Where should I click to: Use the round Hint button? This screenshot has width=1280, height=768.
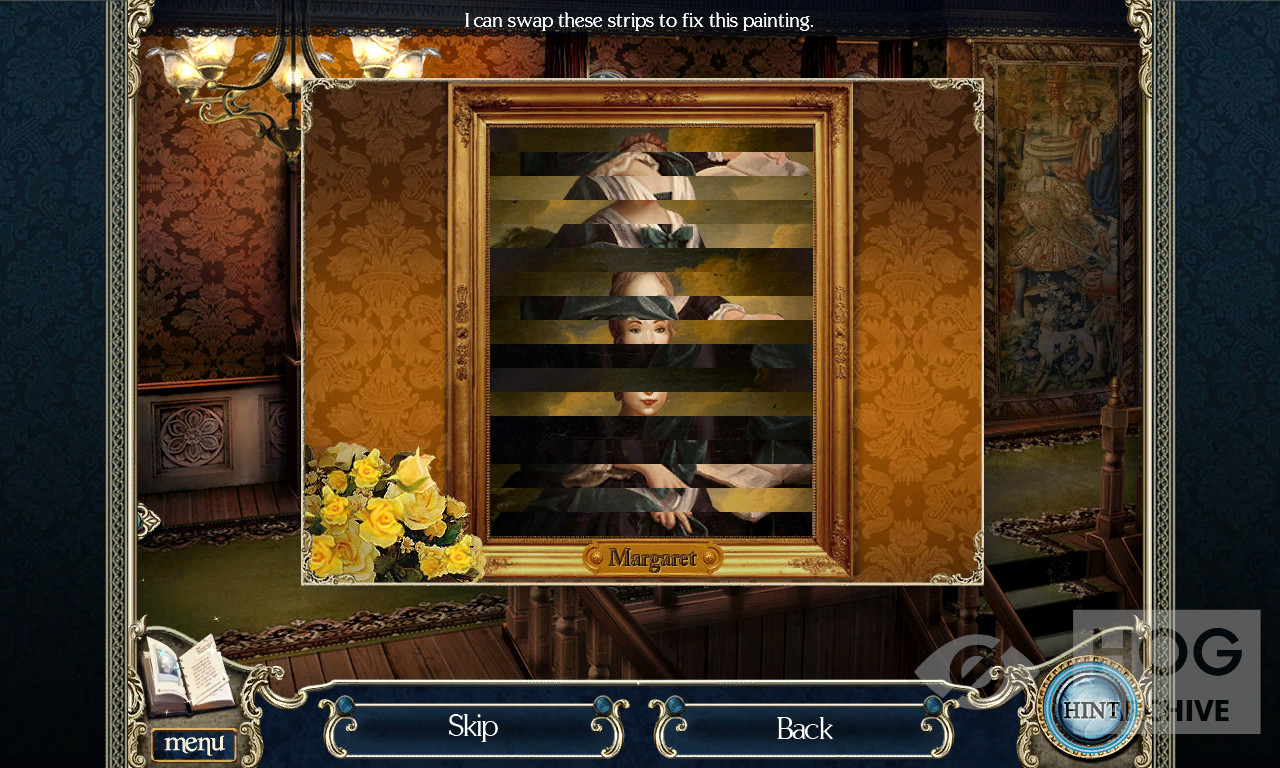[x=1089, y=708]
